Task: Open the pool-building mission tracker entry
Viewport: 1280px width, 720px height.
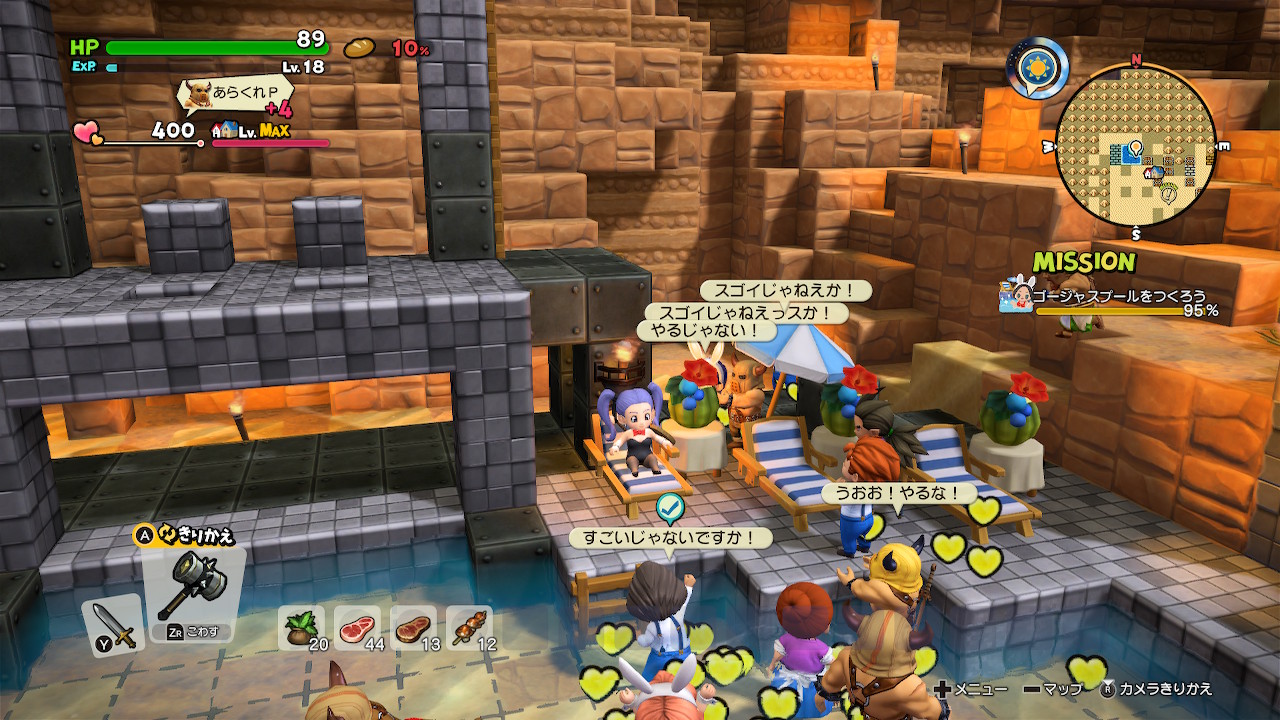Action: 1110,297
